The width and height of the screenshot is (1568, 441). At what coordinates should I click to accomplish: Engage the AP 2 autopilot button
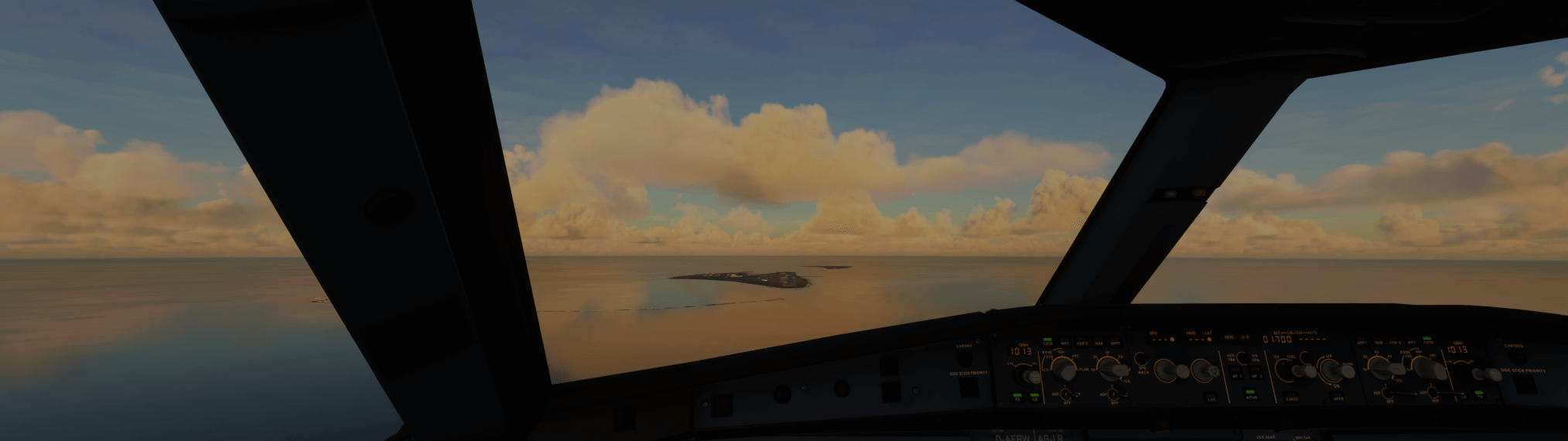(1257, 375)
